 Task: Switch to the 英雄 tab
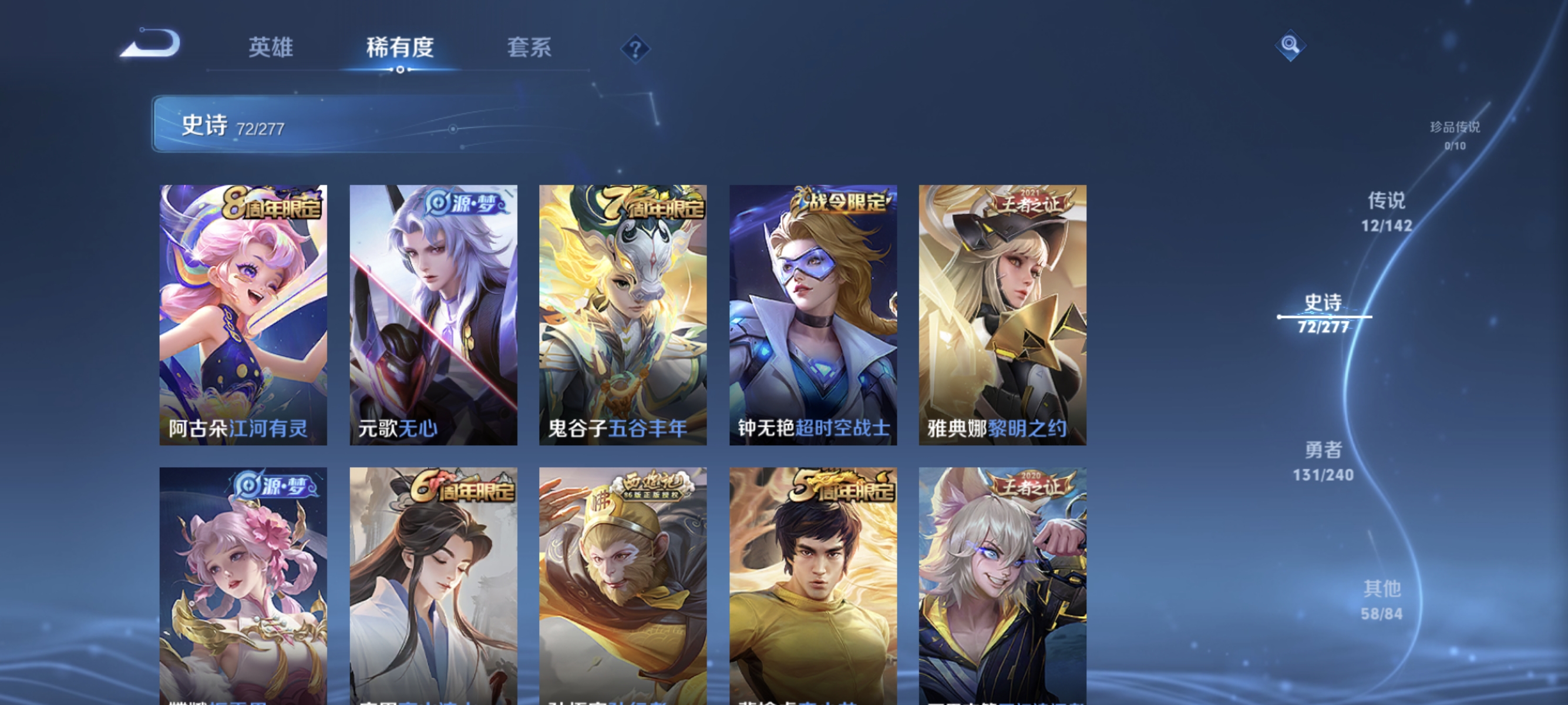click(271, 49)
